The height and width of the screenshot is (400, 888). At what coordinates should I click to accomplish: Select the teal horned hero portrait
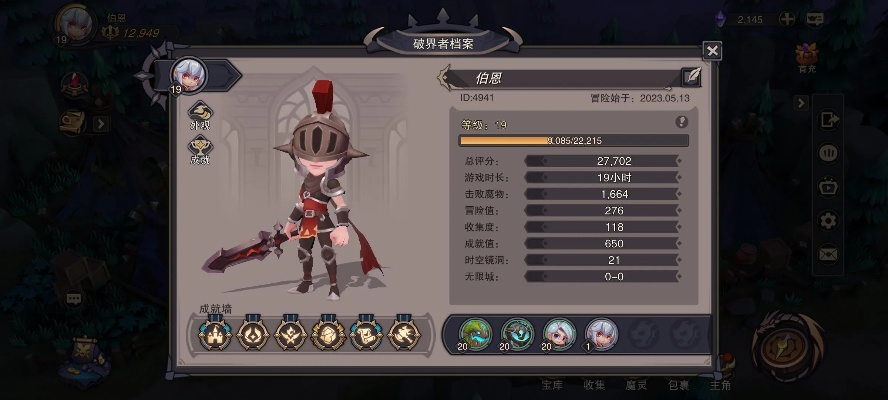516,333
